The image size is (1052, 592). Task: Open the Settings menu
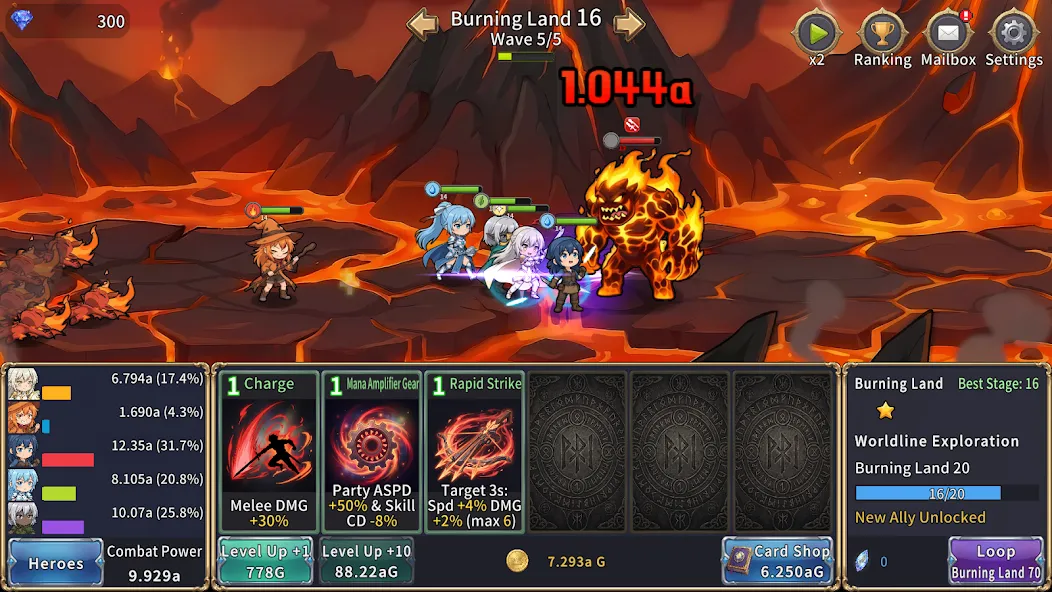click(1013, 34)
